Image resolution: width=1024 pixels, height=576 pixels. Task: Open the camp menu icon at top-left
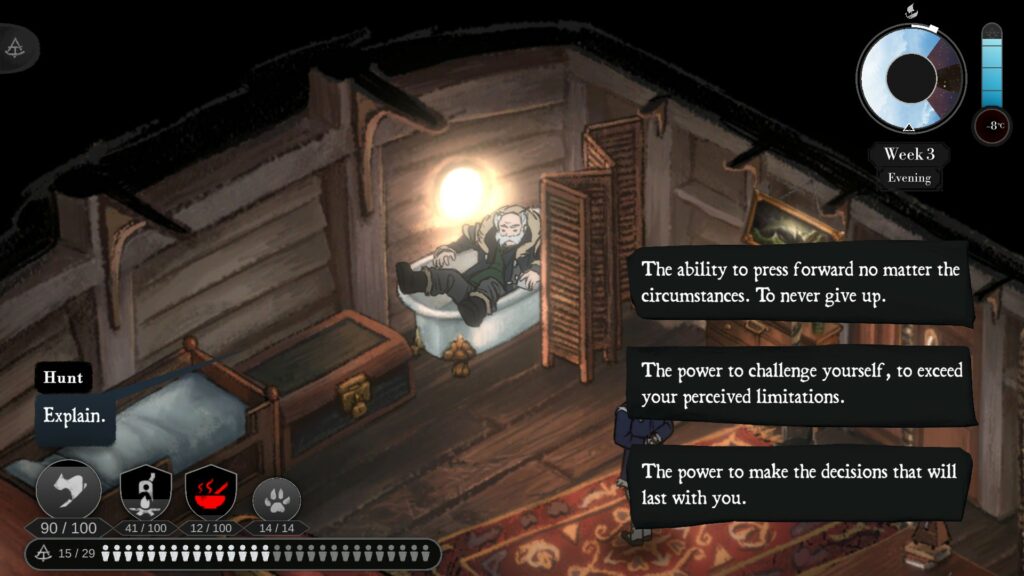pos(16,47)
